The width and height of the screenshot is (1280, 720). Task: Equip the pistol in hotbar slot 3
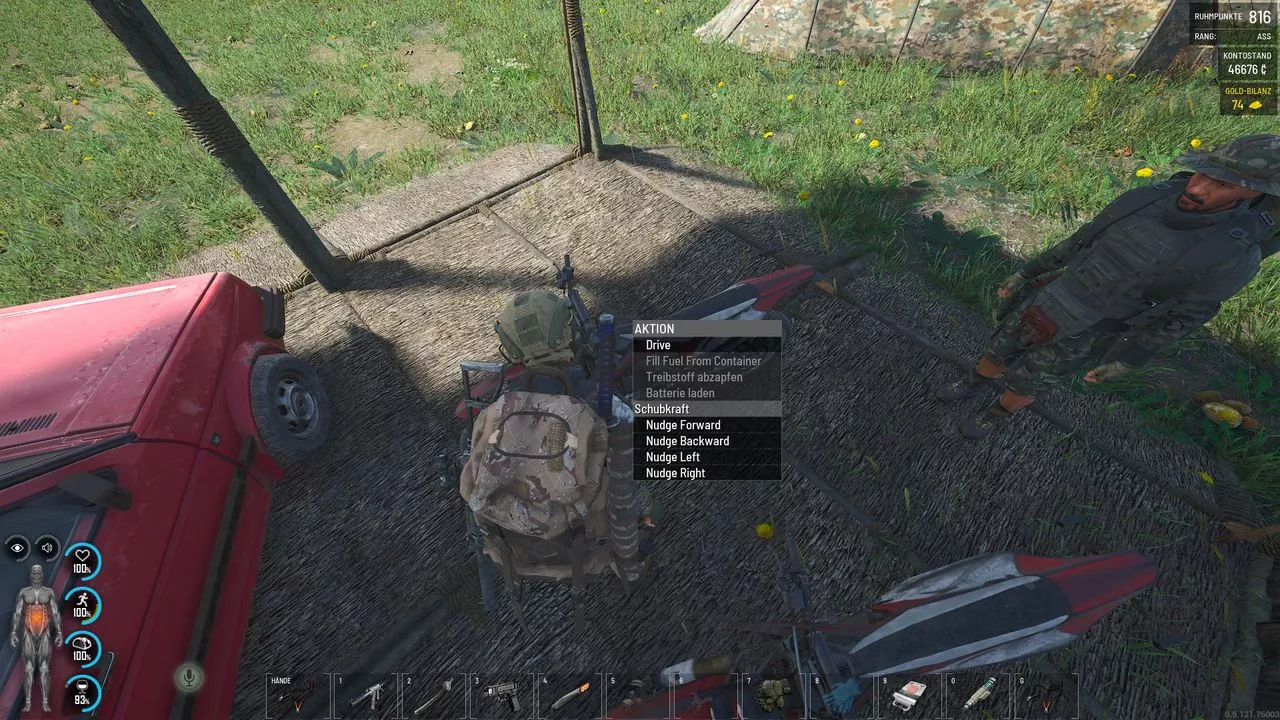[x=502, y=694]
